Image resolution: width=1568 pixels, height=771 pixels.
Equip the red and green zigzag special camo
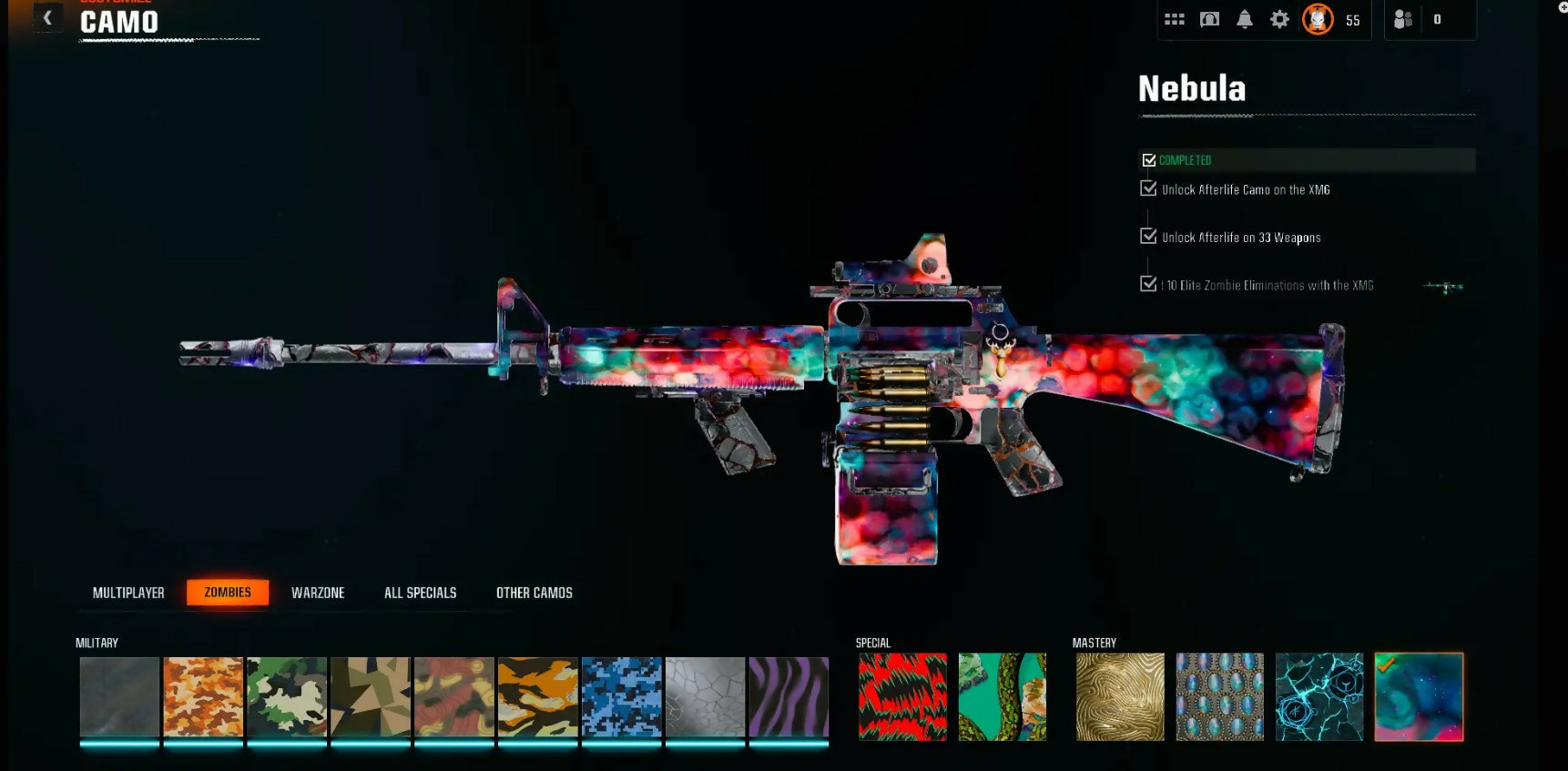pos(902,696)
